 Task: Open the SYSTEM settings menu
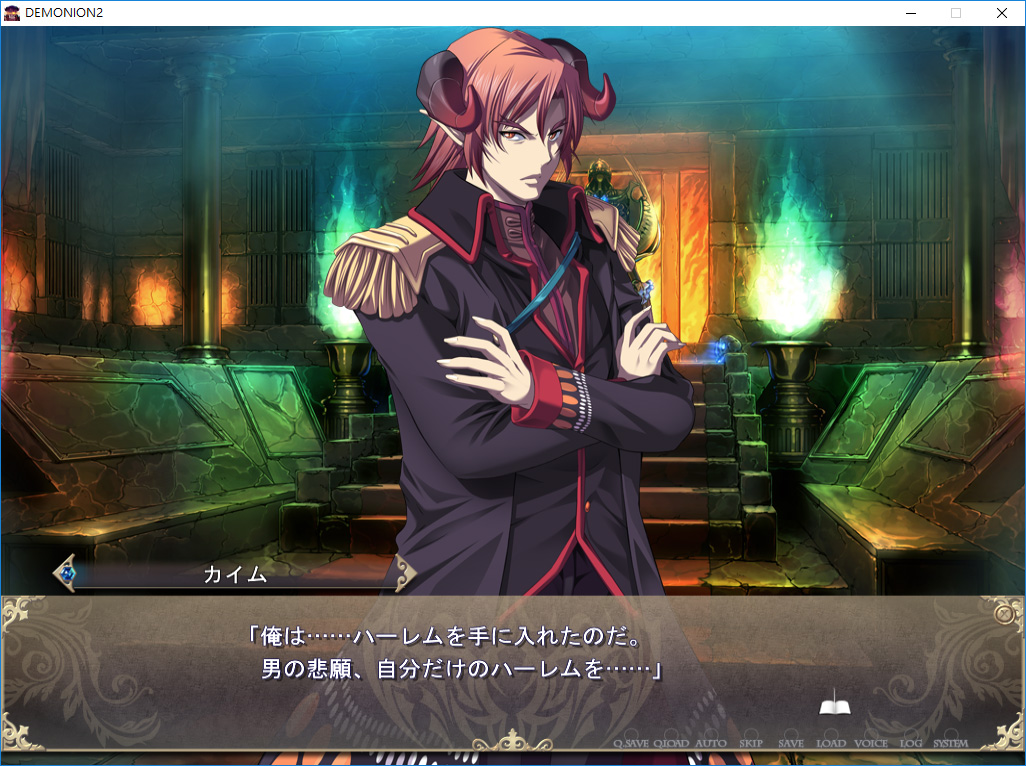(950, 744)
